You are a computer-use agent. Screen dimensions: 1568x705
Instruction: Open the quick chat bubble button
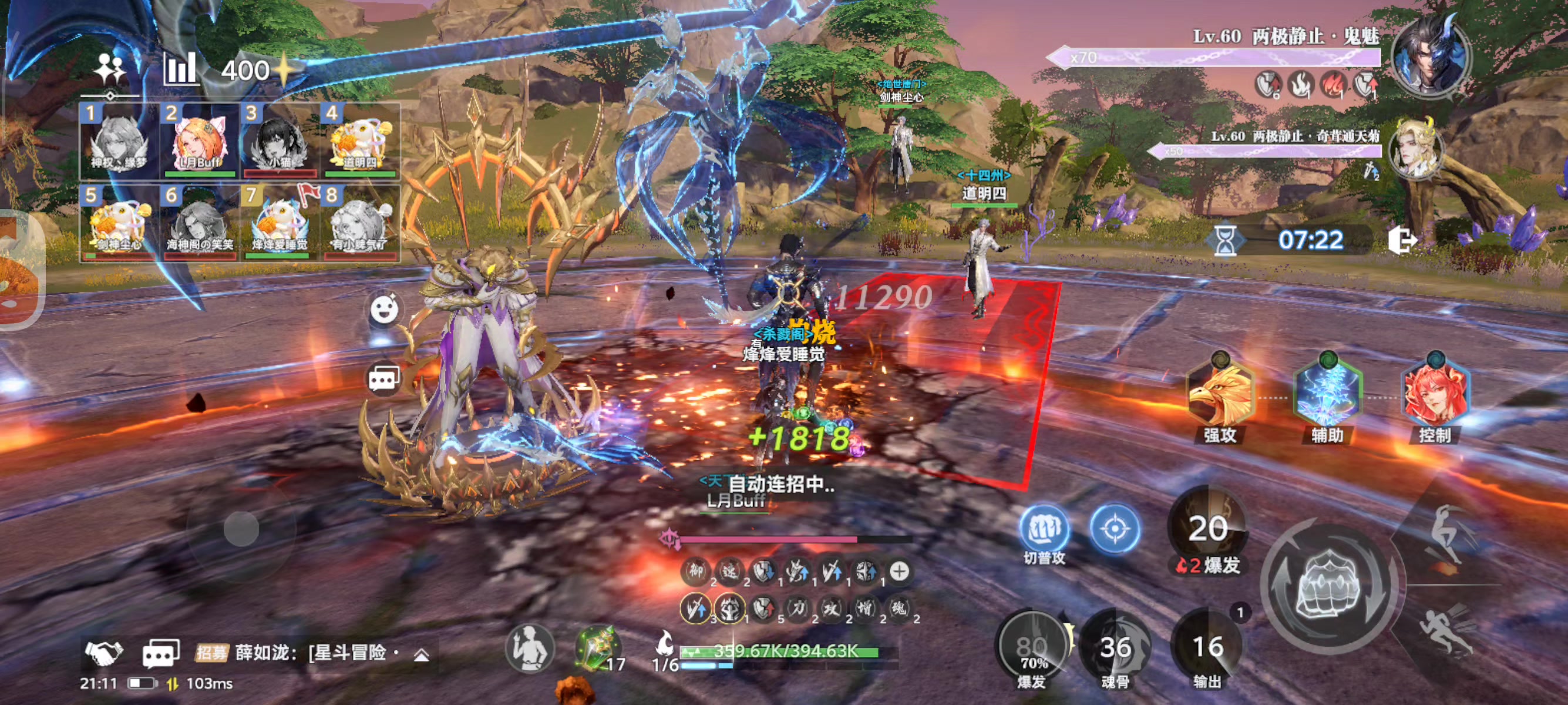point(384,379)
